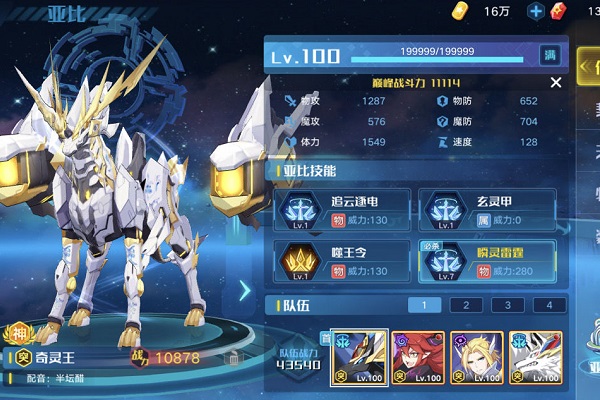
Task: Switch to team tab 1
Action: click(424, 305)
